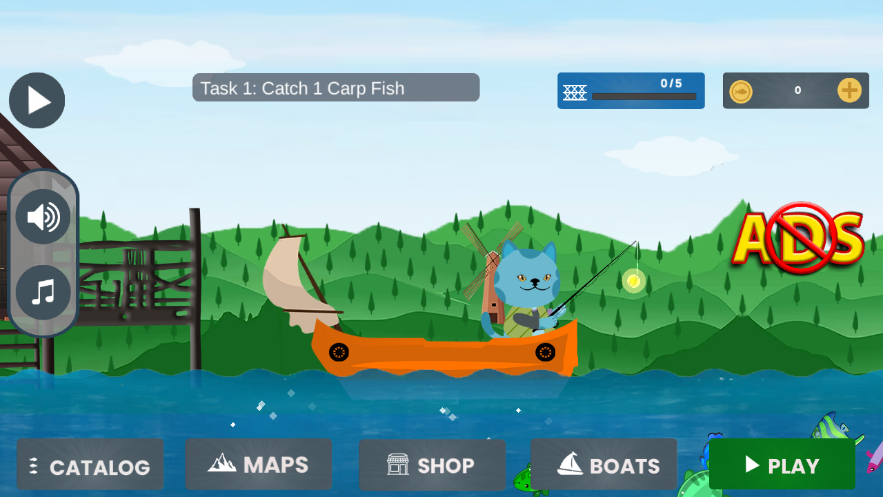Open the MAPS menu

click(x=258, y=464)
